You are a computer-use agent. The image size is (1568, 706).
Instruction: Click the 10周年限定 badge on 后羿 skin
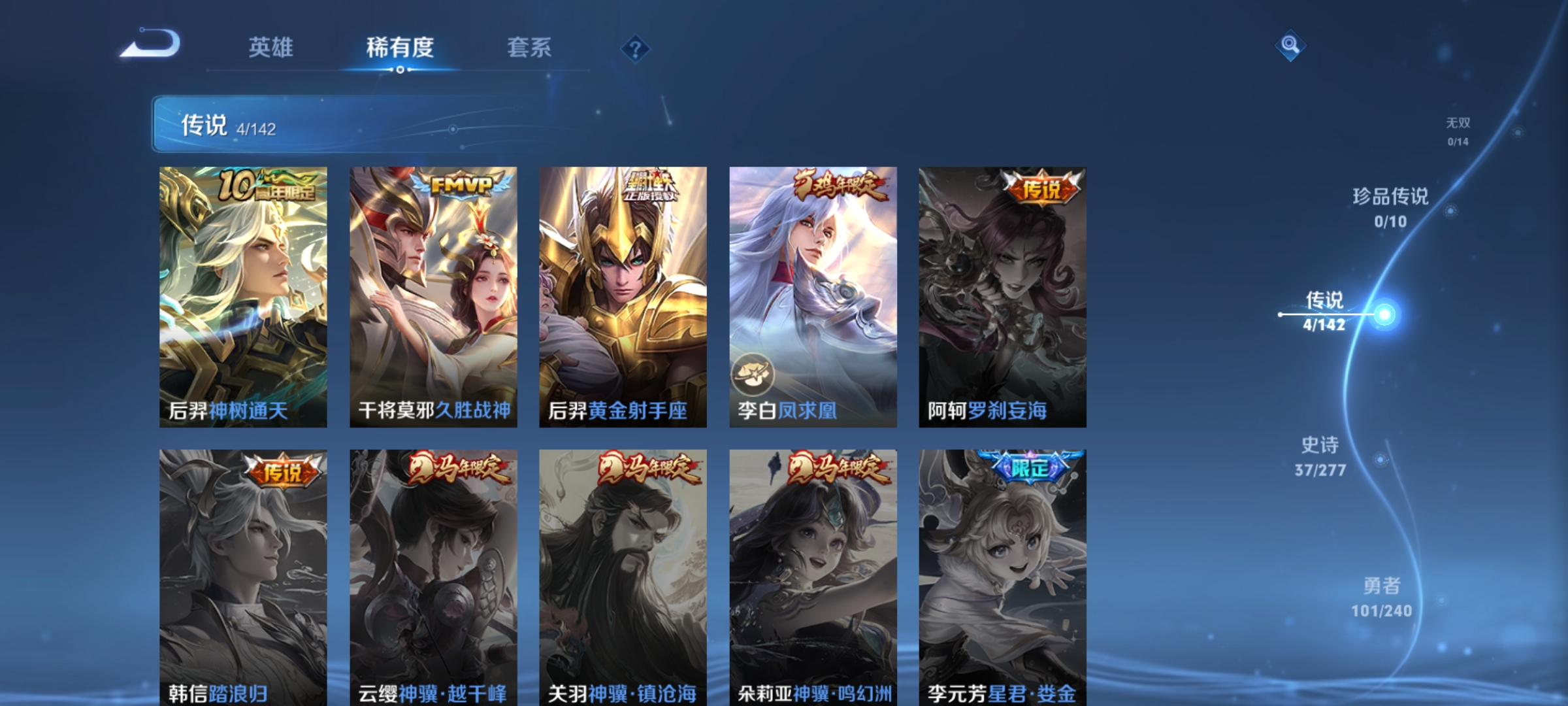pyautogui.click(x=267, y=186)
